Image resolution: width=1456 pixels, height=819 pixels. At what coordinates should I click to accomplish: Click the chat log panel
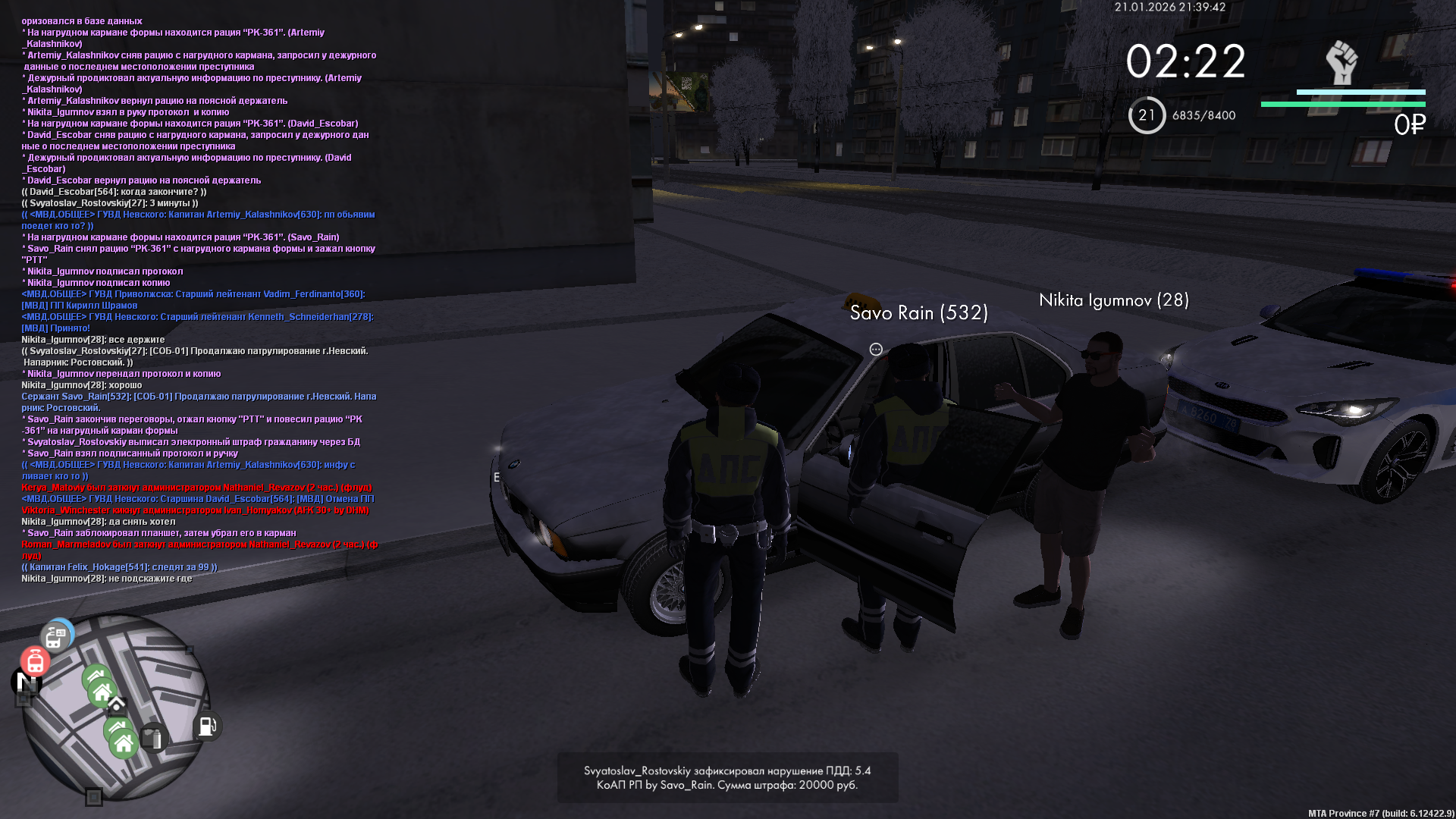(199, 300)
